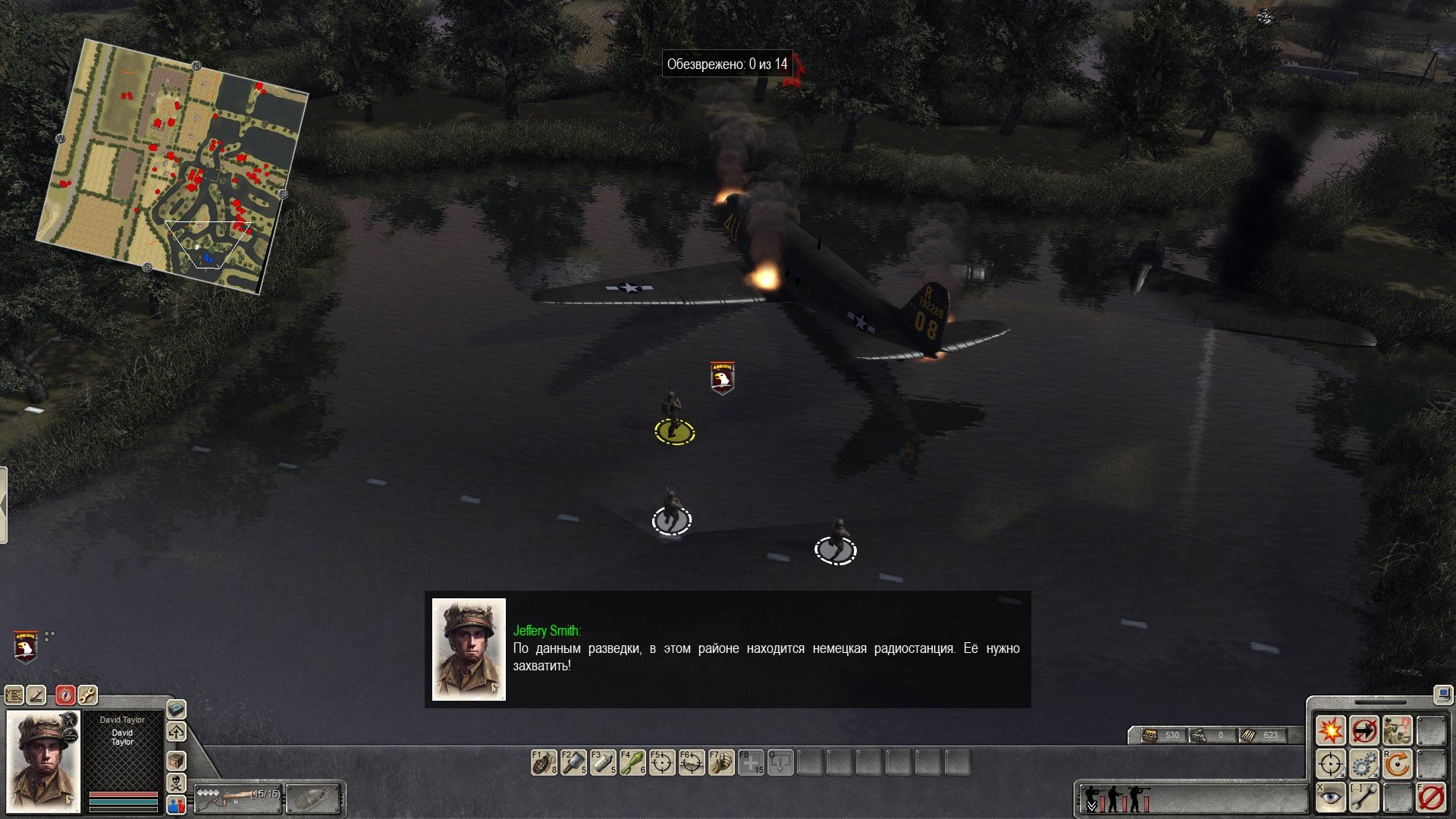Choose the F1 frag grenade

544,762
